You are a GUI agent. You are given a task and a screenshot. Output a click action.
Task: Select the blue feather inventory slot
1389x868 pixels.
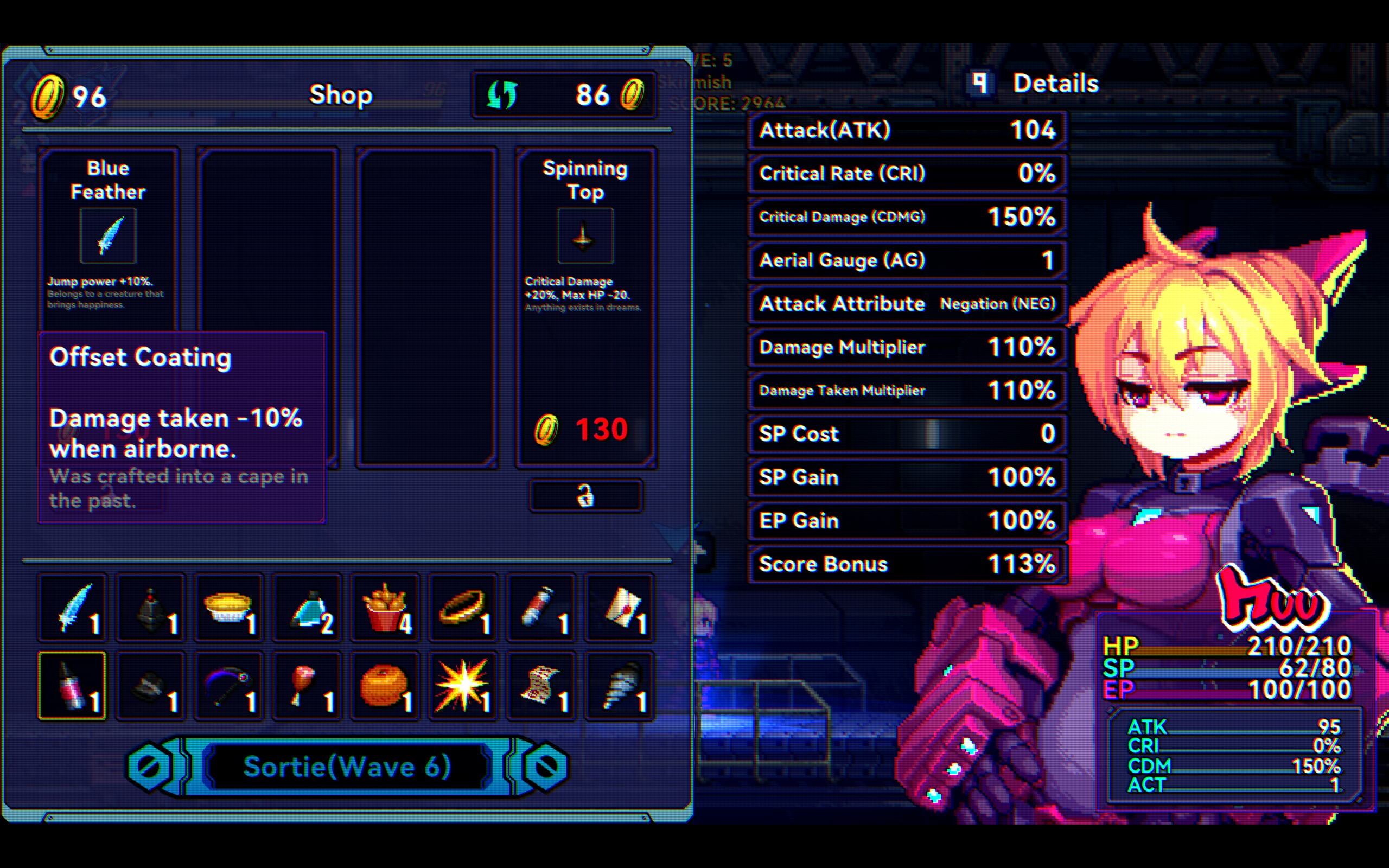(73, 608)
